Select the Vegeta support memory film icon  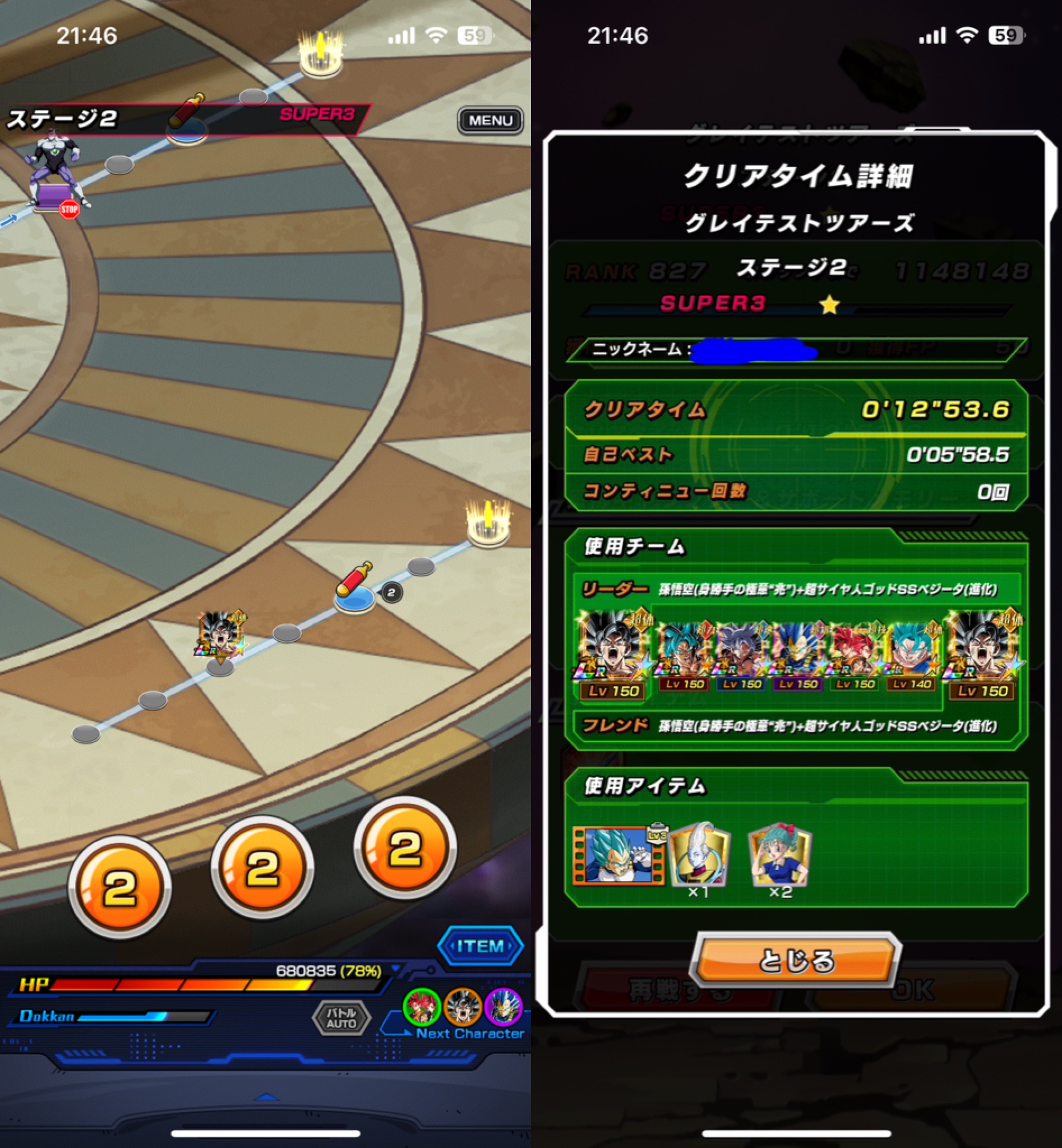click(618, 854)
